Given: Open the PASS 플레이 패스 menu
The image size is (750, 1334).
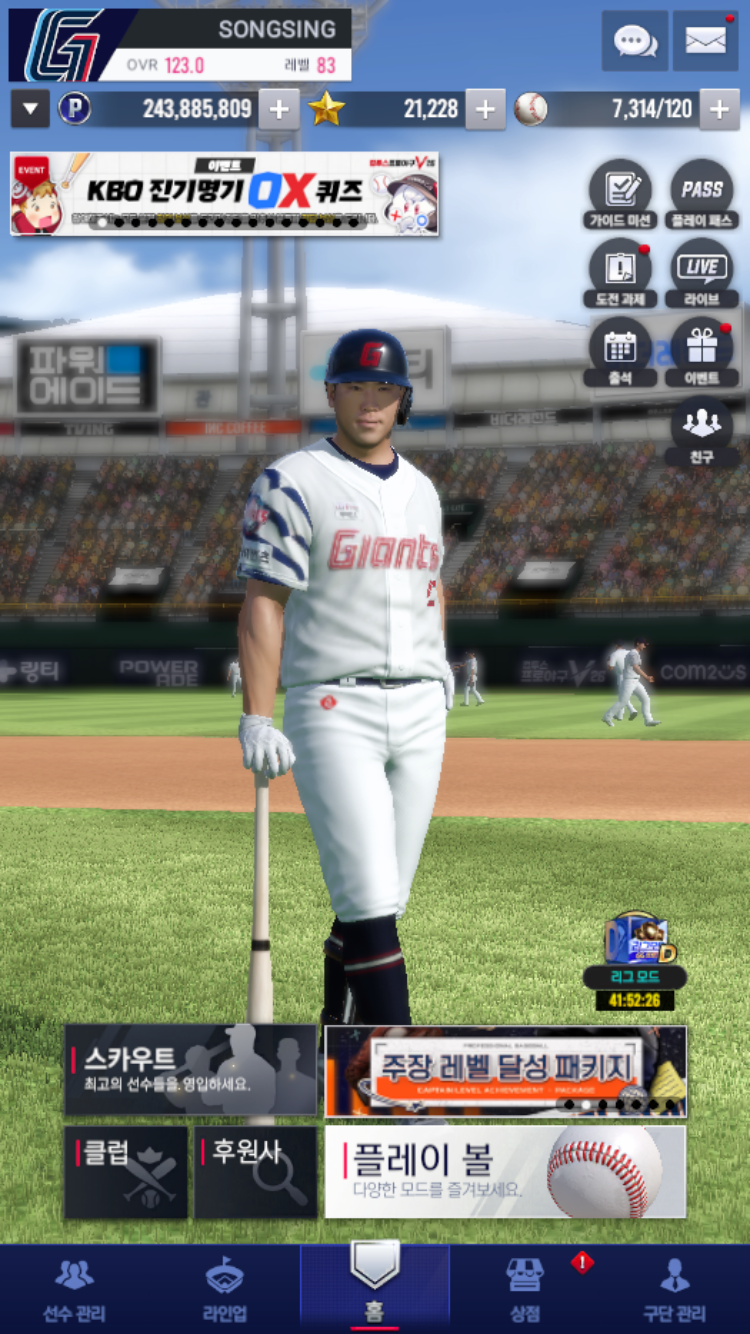Looking at the screenshot, I should [702, 194].
